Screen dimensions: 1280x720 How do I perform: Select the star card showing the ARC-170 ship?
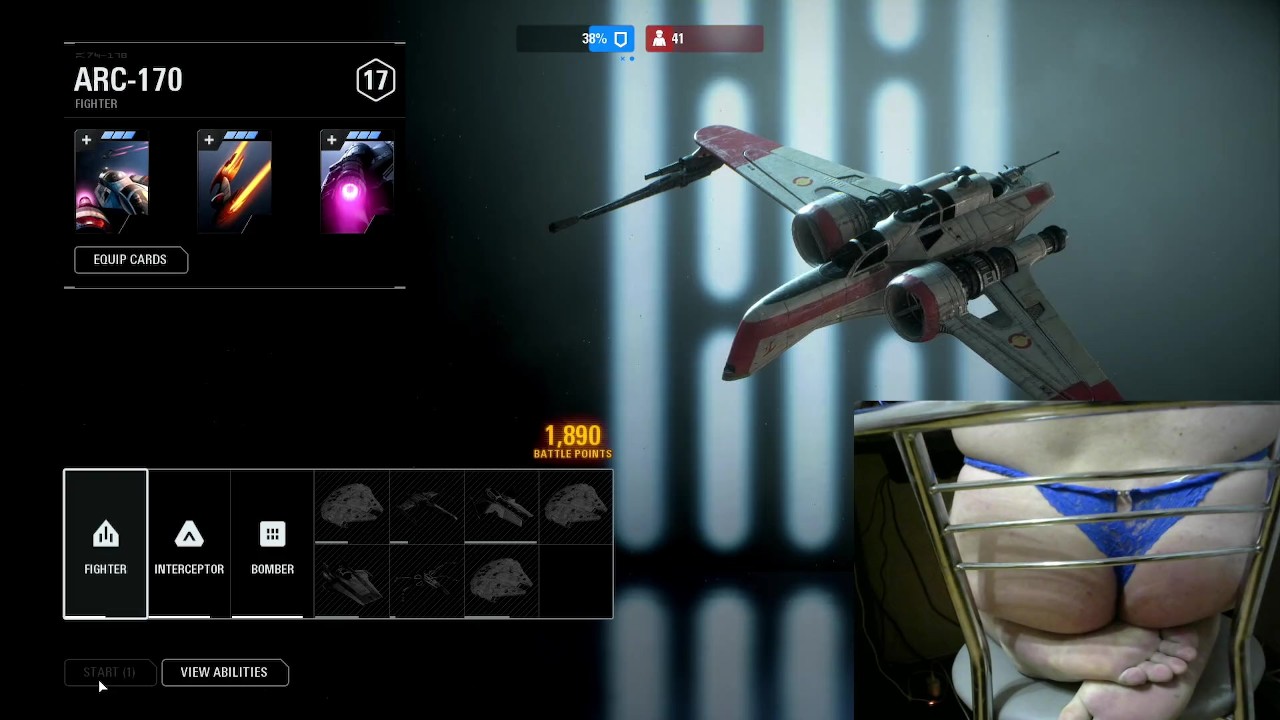point(112,182)
